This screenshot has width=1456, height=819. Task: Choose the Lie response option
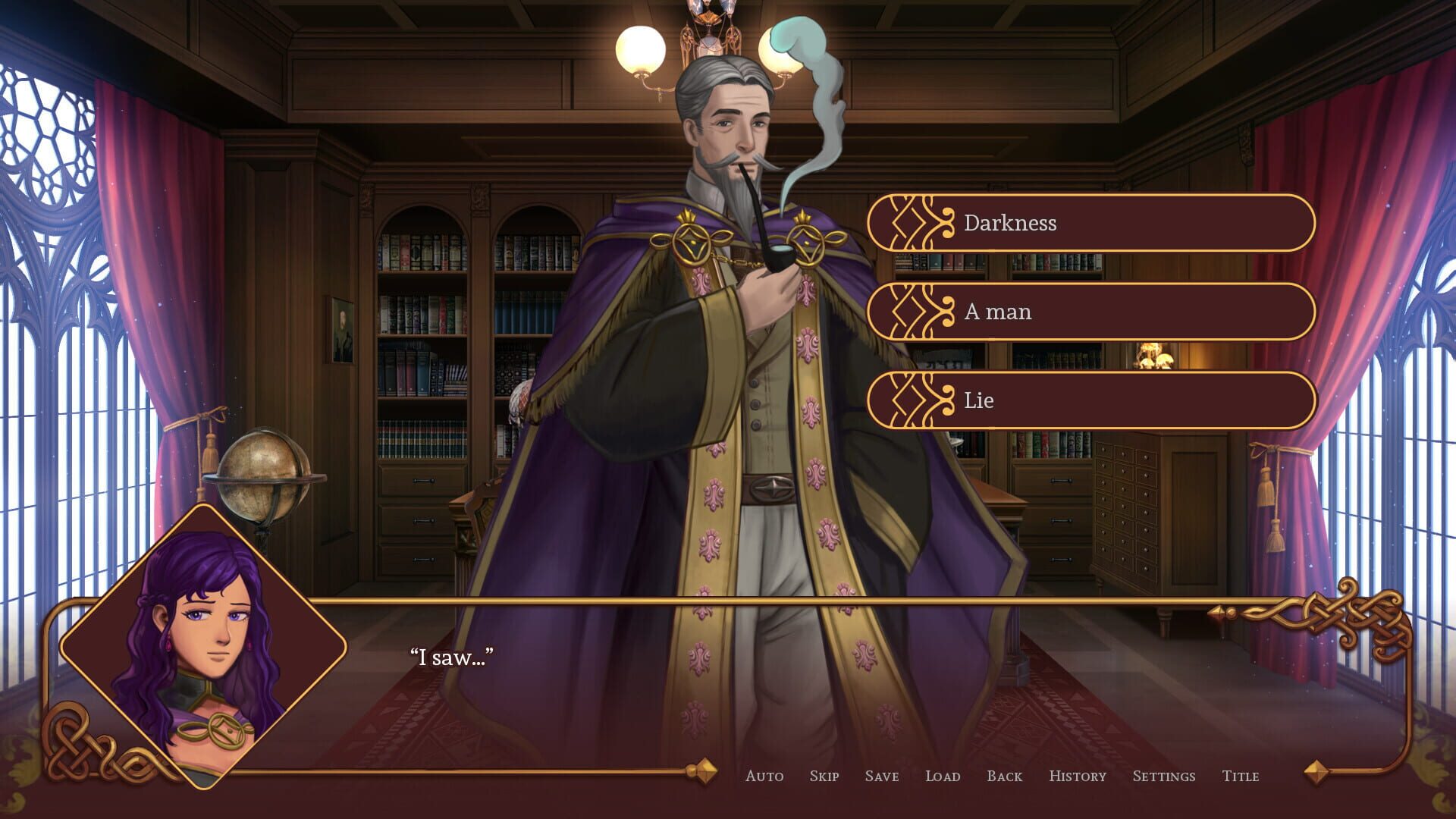1092,401
